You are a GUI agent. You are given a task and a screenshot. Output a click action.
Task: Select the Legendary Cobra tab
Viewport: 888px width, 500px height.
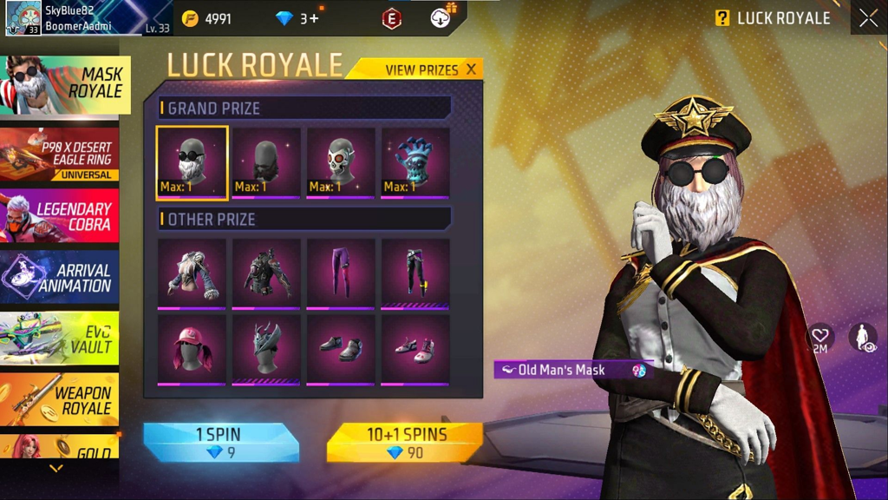pos(59,217)
